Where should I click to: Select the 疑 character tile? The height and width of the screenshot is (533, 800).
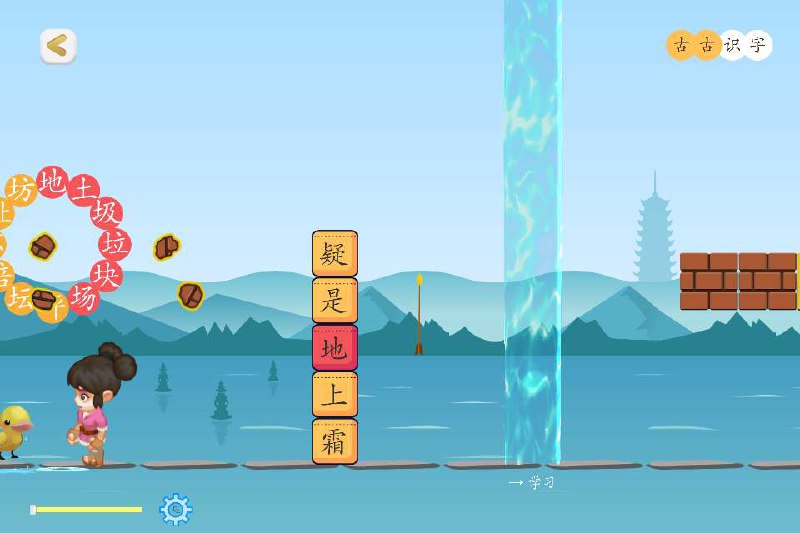point(335,254)
